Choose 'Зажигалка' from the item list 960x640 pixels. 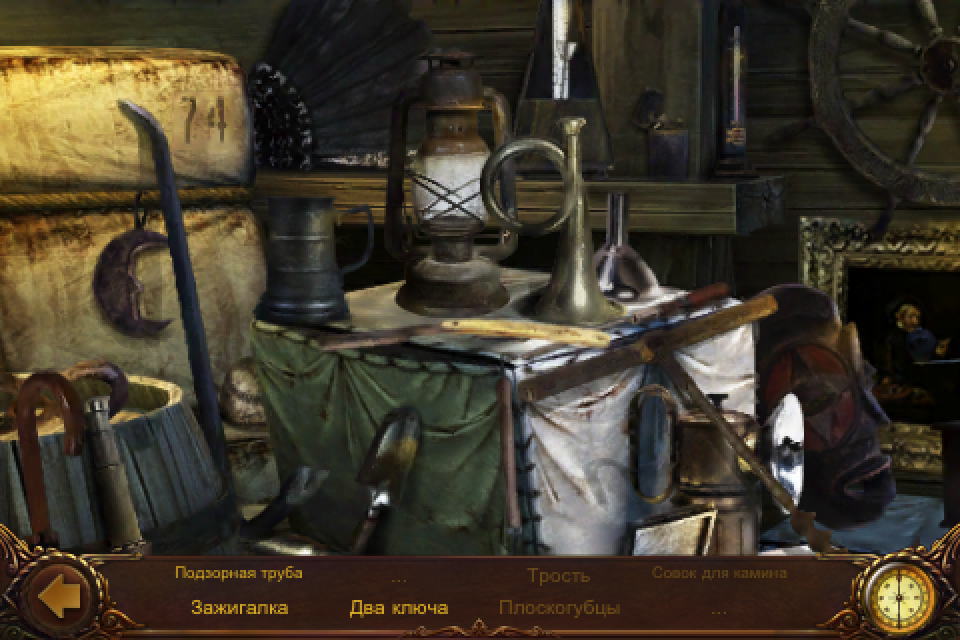[239, 607]
